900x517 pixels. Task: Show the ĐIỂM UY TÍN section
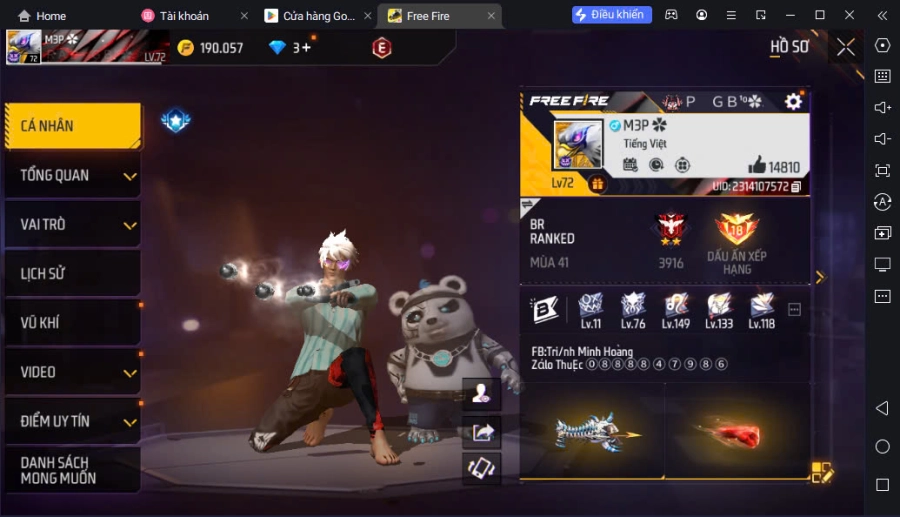pyautogui.click(x=72, y=421)
